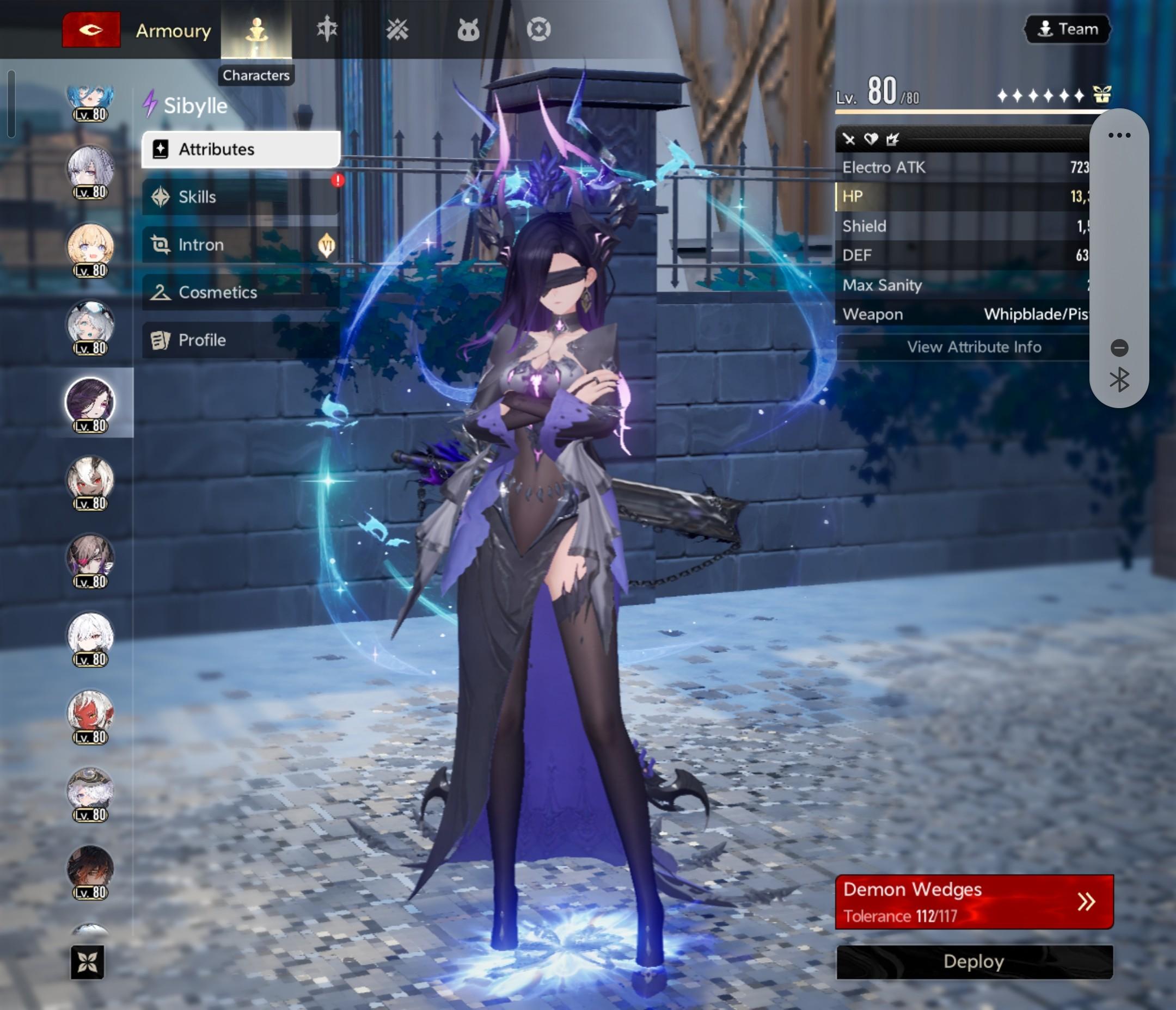Open the three-dot overlay menu
Image resolution: width=1176 pixels, height=1010 pixels.
coord(1119,135)
